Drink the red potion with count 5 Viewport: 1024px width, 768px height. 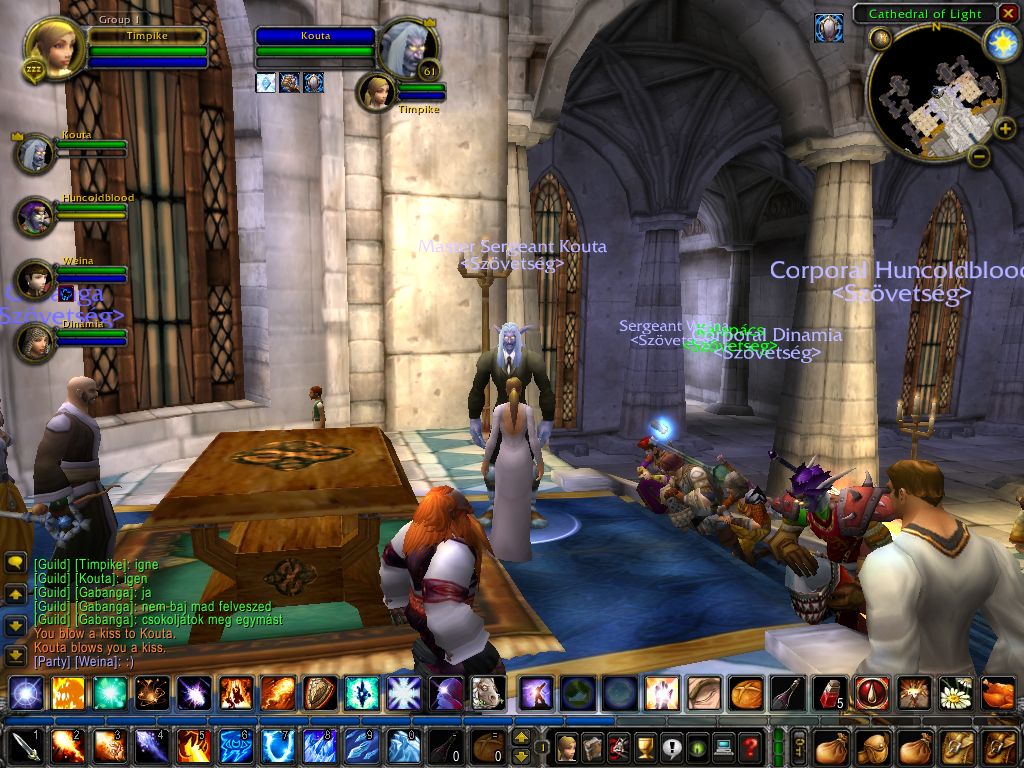[x=829, y=692]
